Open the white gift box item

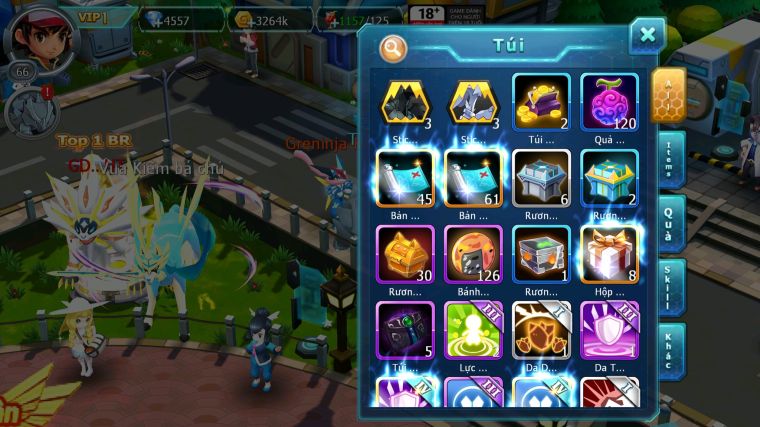[609, 253]
